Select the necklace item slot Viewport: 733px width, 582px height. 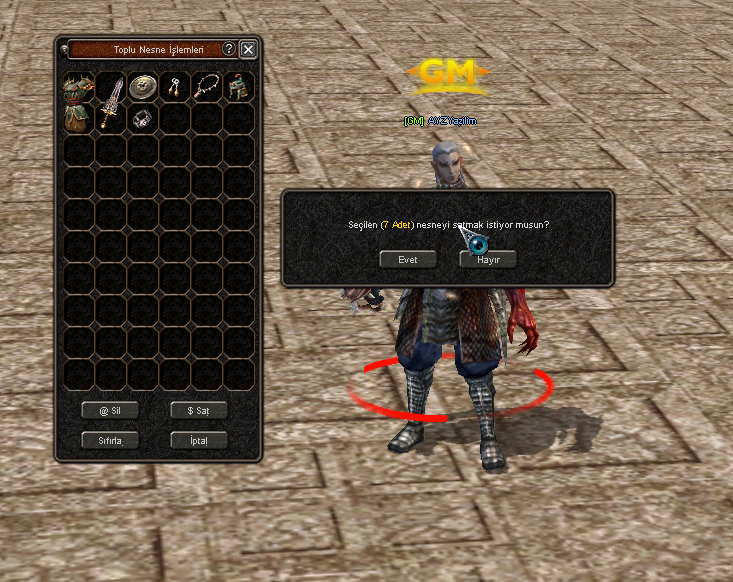(x=206, y=87)
